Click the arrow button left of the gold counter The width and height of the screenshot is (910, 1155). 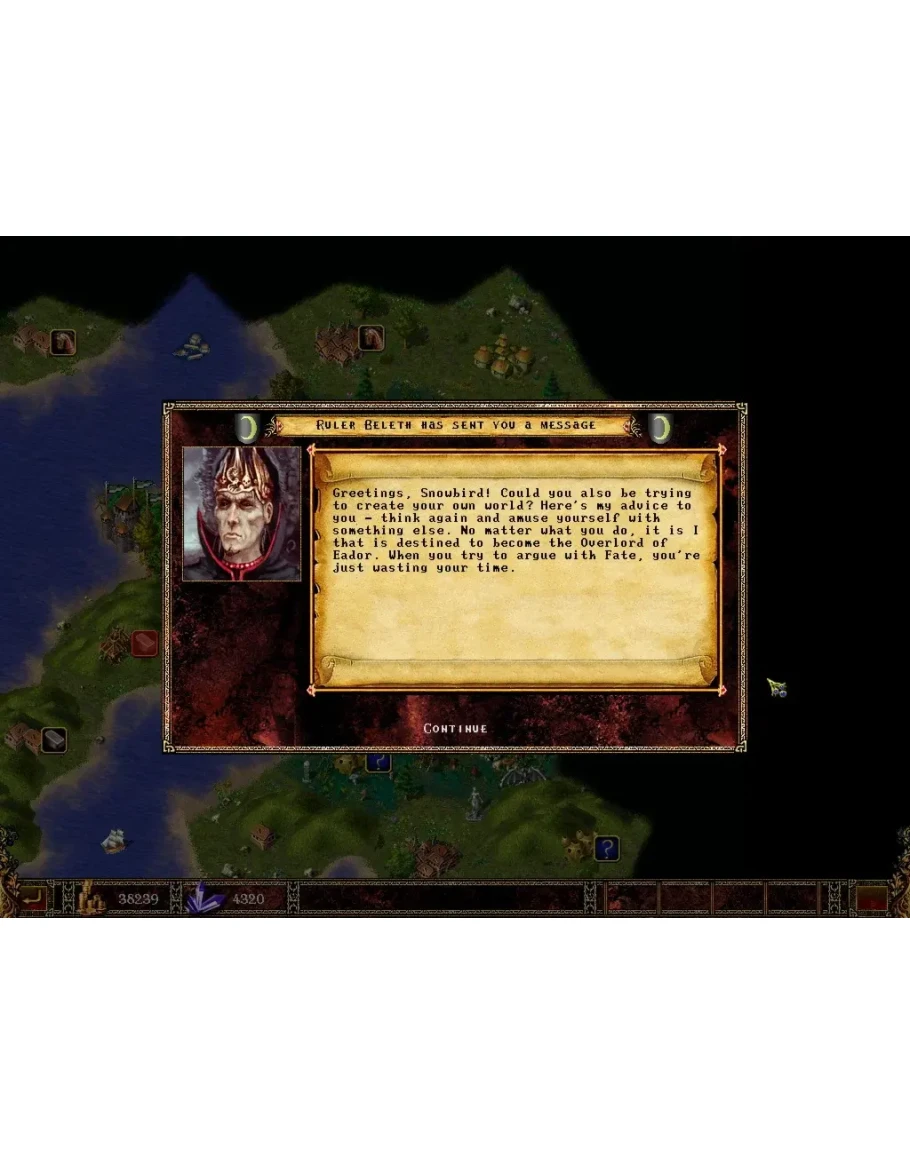click(x=33, y=898)
